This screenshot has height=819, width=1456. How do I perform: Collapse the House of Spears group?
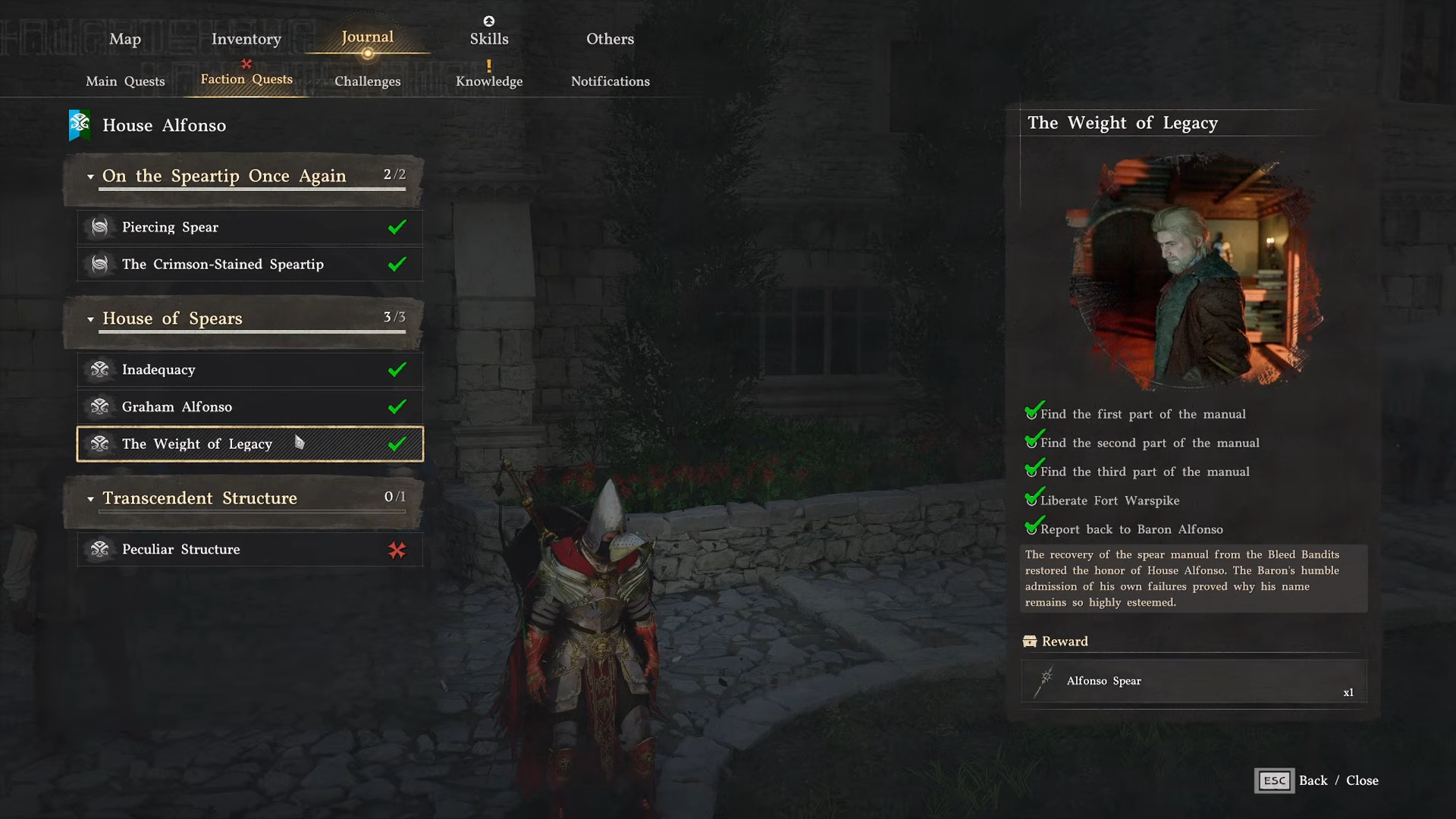coord(91,319)
